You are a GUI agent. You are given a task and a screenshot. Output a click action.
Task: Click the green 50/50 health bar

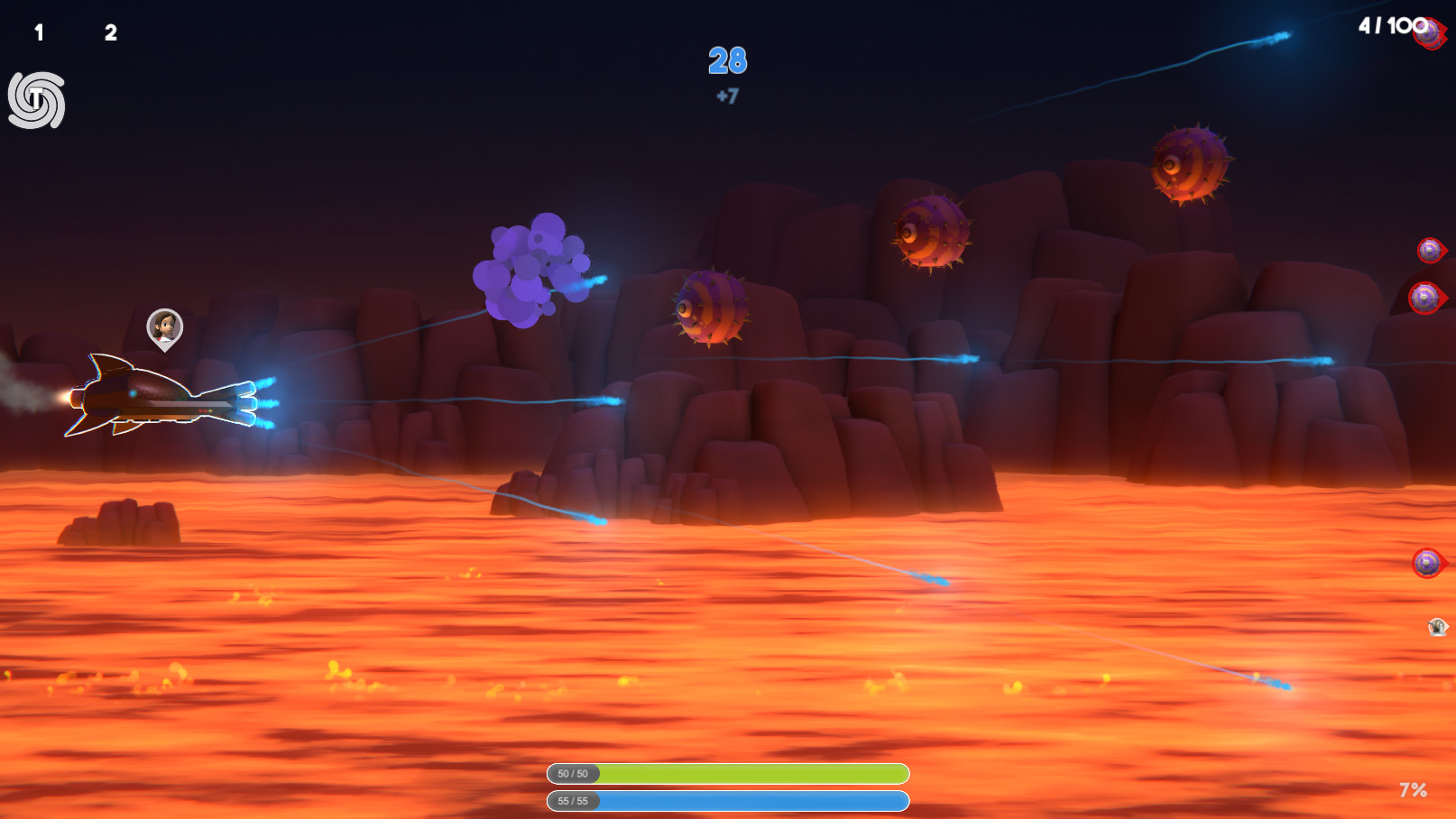pos(726,773)
